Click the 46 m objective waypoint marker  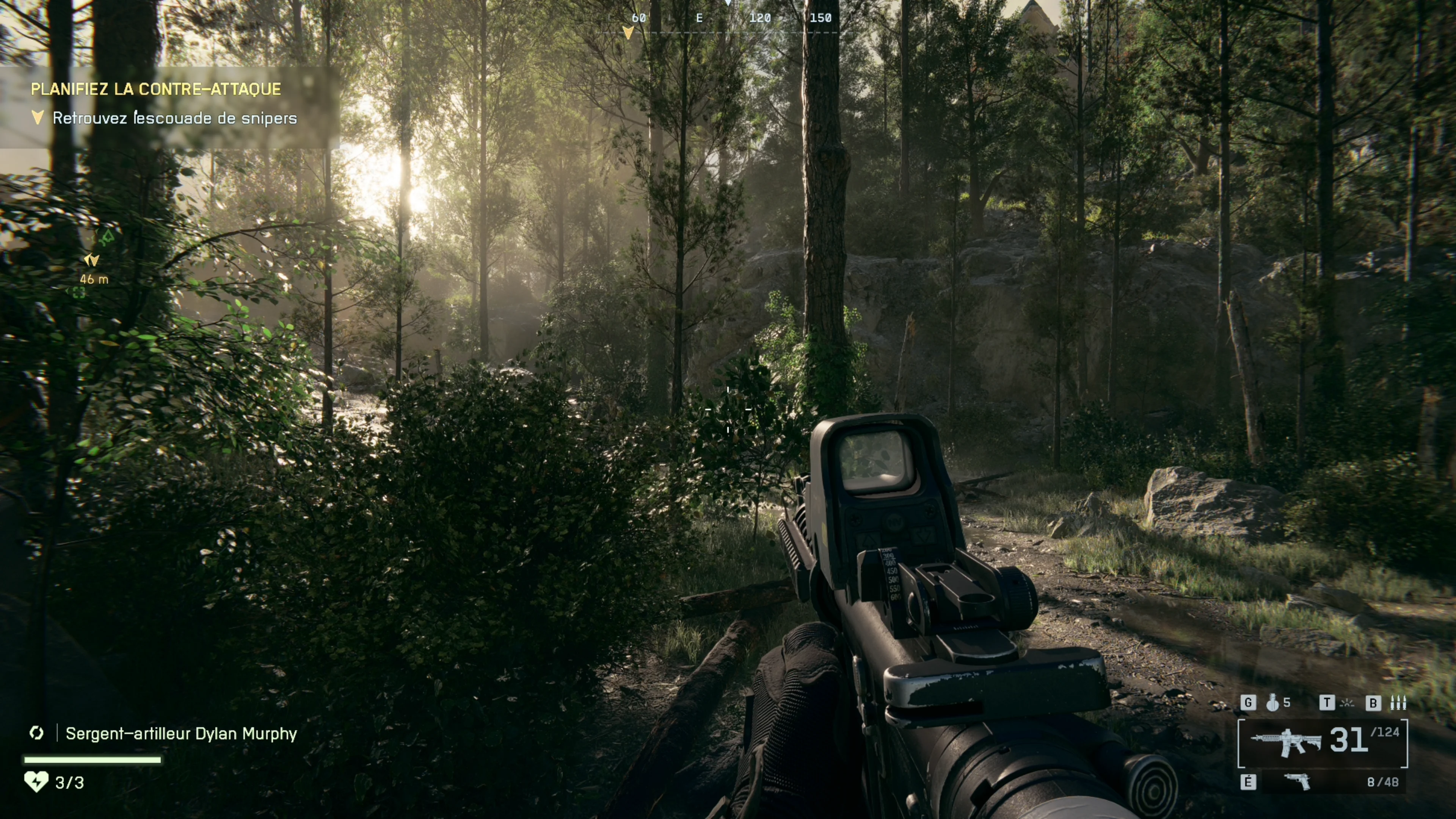click(x=91, y=260)
